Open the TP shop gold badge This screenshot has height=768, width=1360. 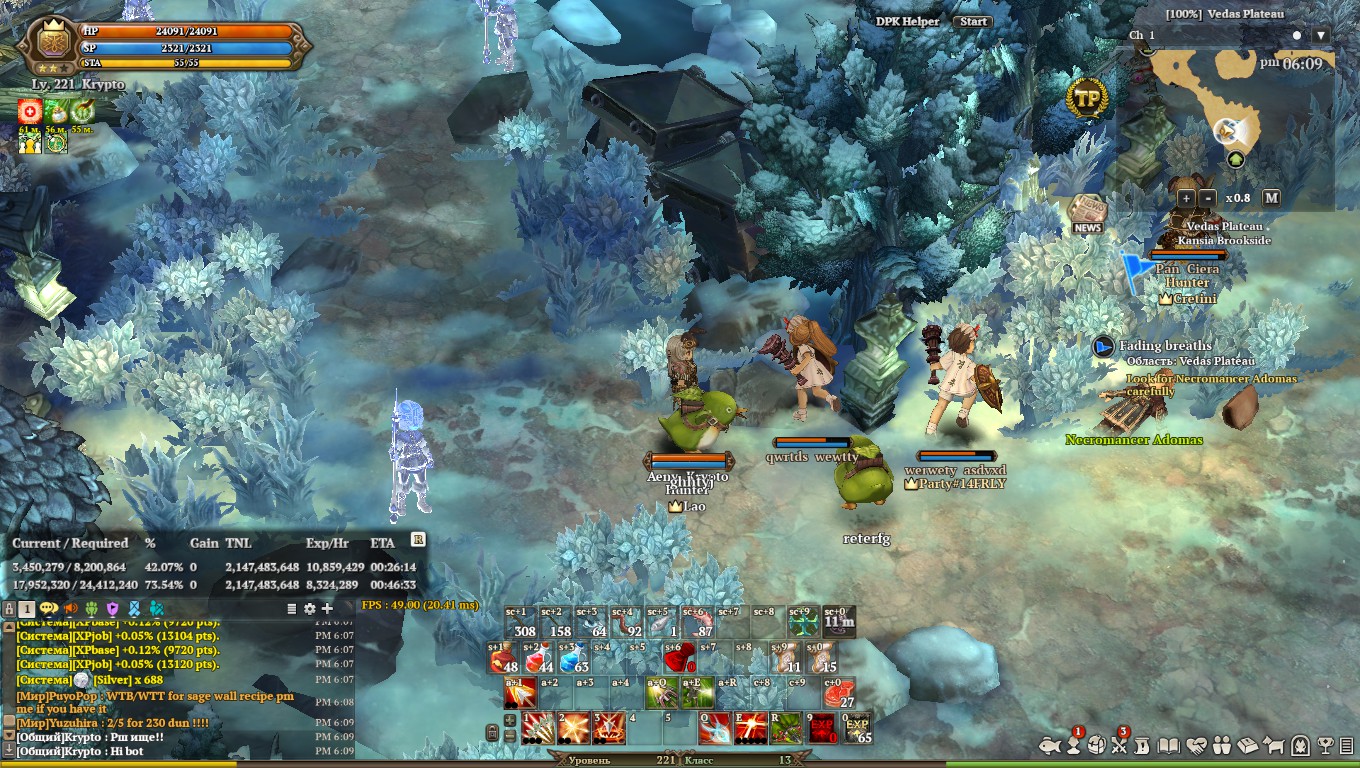click(x=1087, y=99)
